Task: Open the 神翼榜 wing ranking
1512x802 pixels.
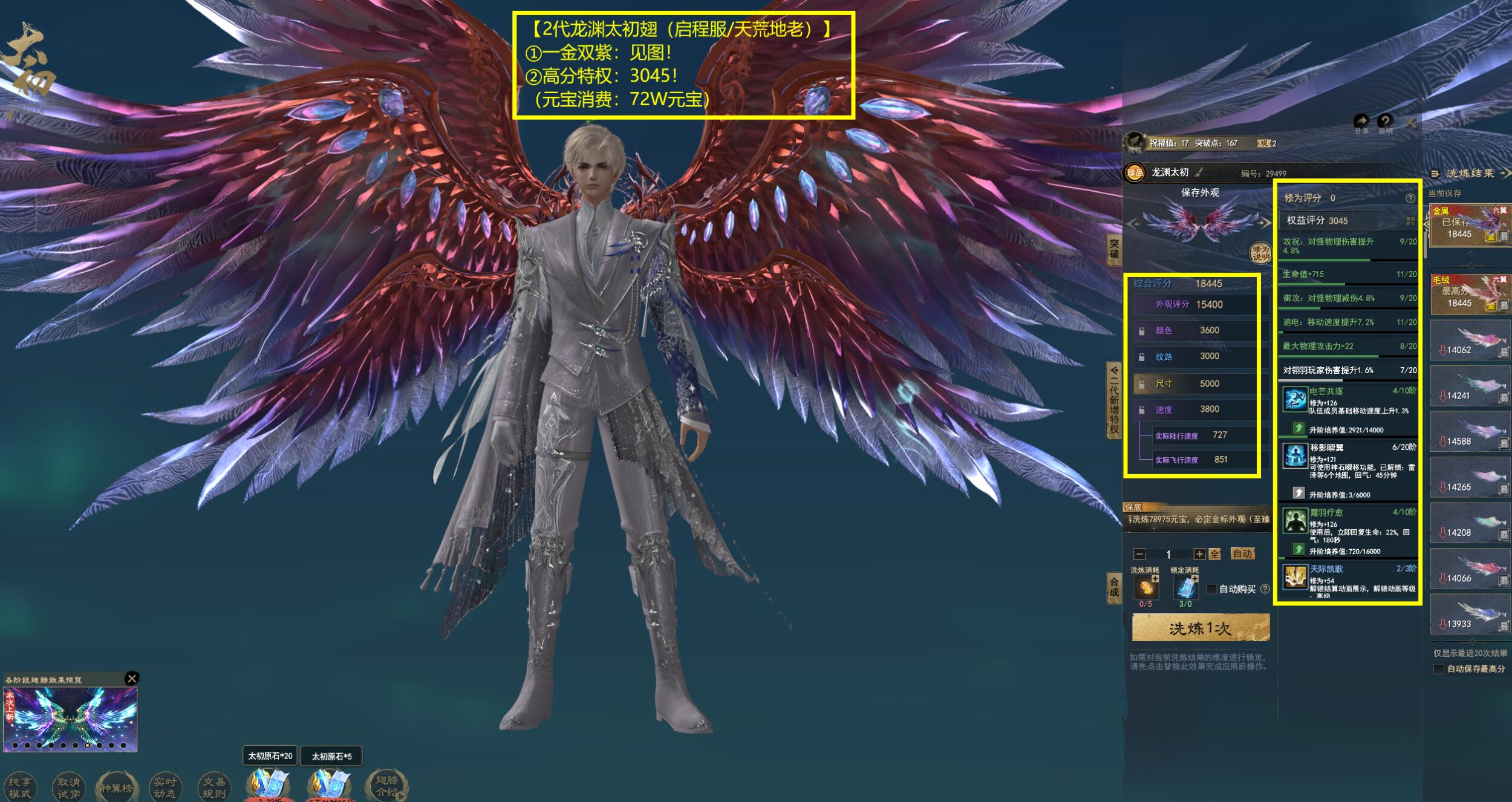Action: tap(116, 787)
